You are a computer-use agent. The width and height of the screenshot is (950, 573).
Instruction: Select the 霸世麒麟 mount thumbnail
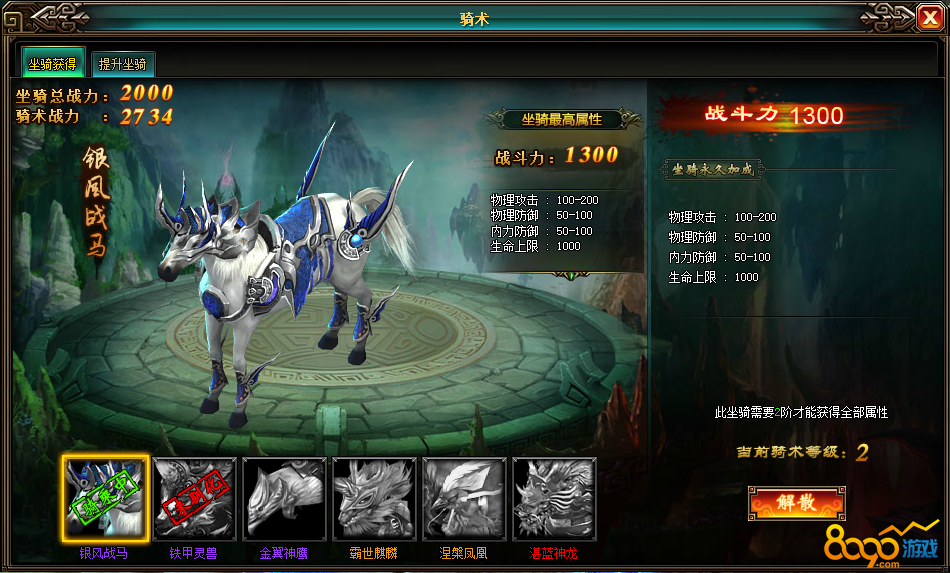coord(374,498)
